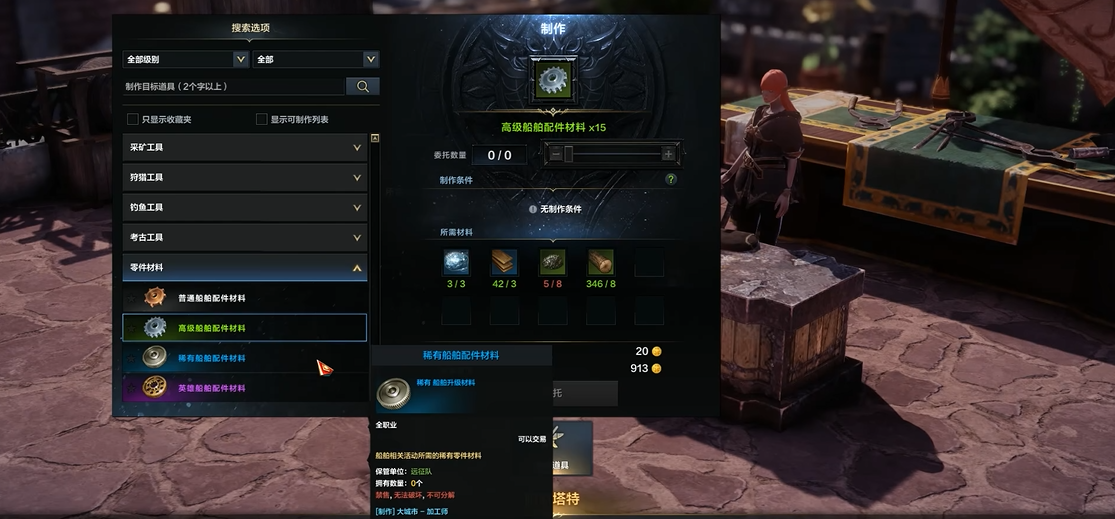Open the 全部 category dropdown
This screenshot has width=1115, height=519.
[x=315, y=59]
